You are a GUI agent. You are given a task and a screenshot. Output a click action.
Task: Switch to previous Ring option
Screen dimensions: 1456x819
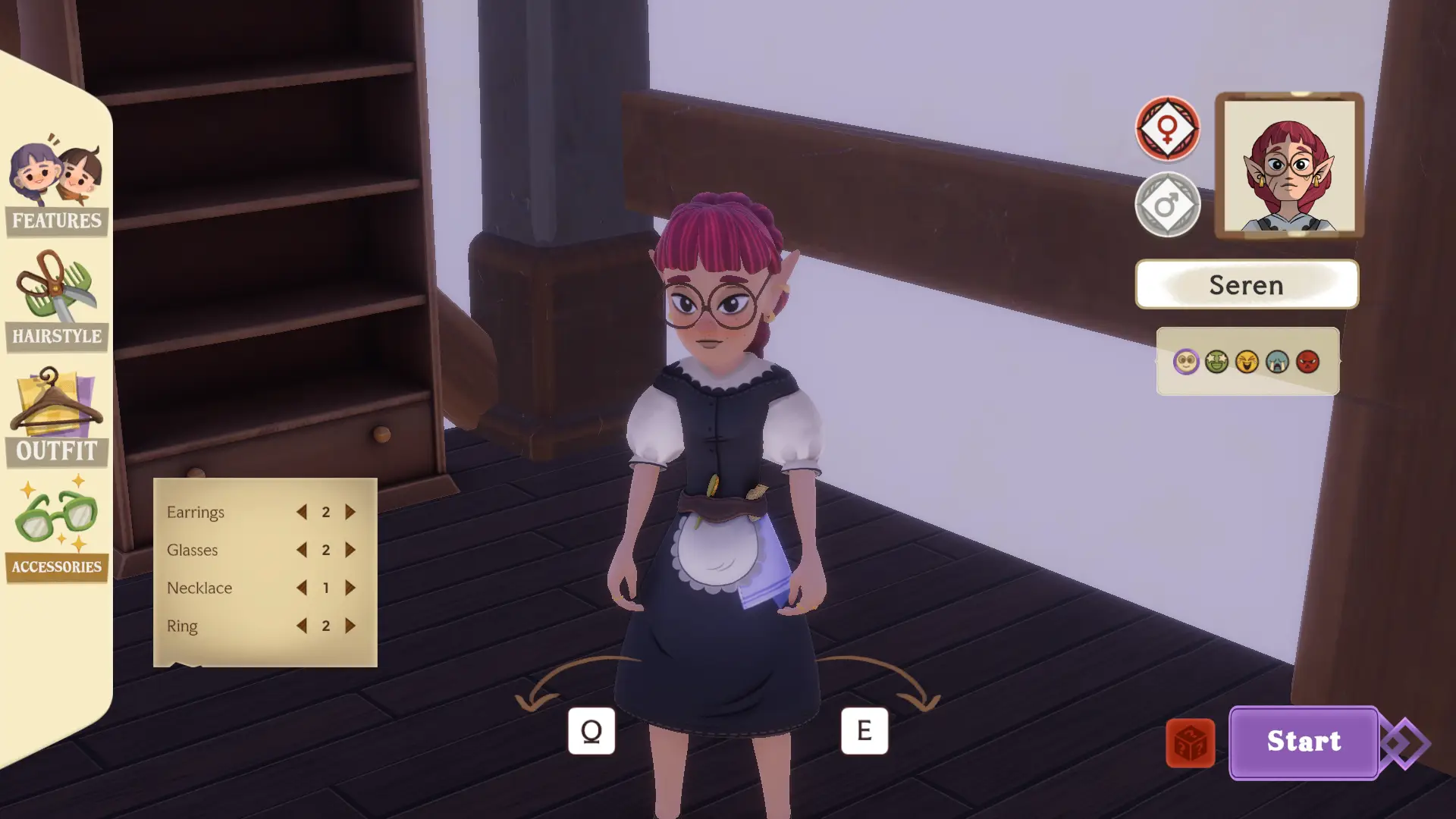click(302, 626)
